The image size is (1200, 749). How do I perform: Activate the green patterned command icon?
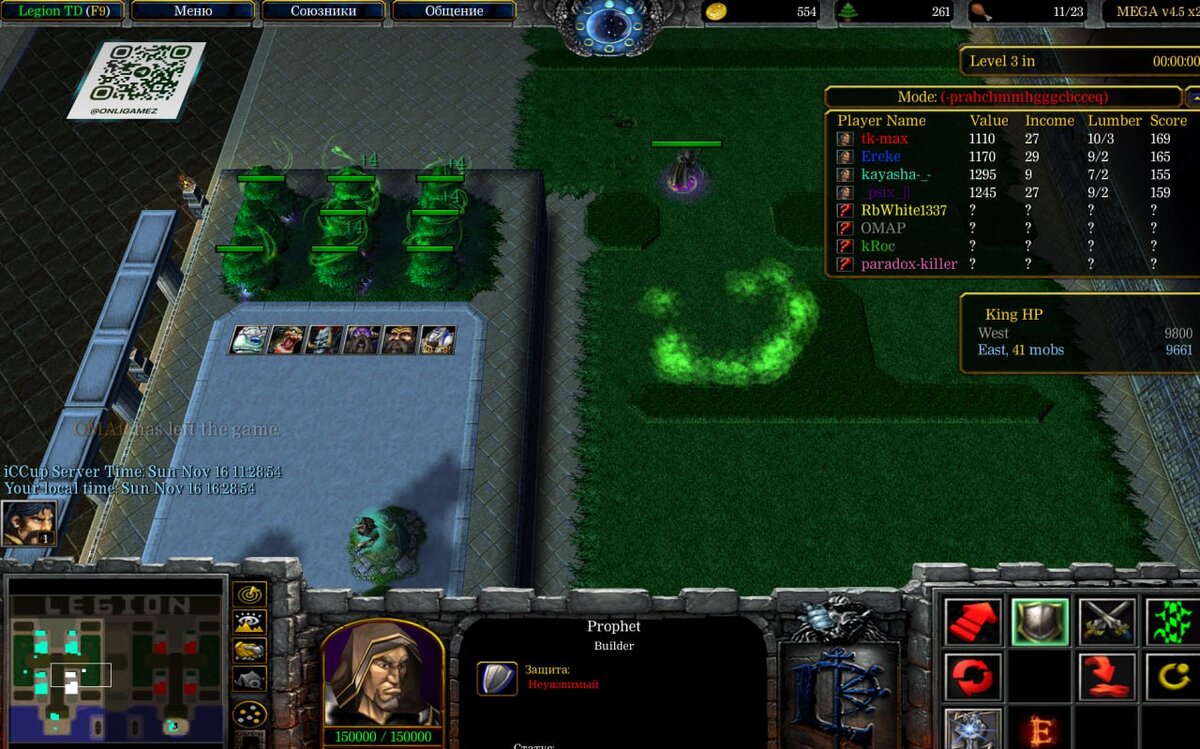click(x=1172, y=622)
